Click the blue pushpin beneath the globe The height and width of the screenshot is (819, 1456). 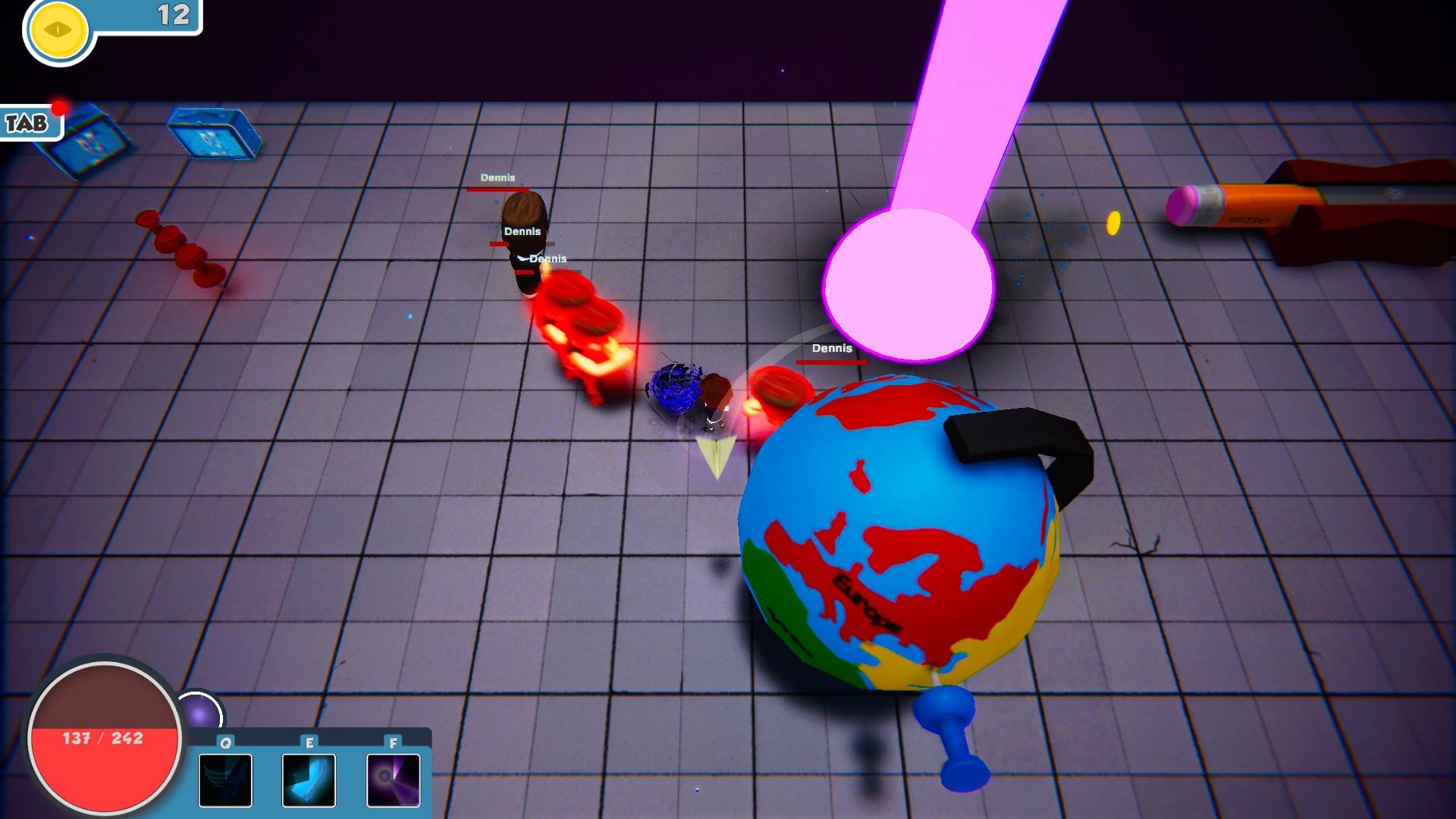pyautogui.click(x=948, y=737)
